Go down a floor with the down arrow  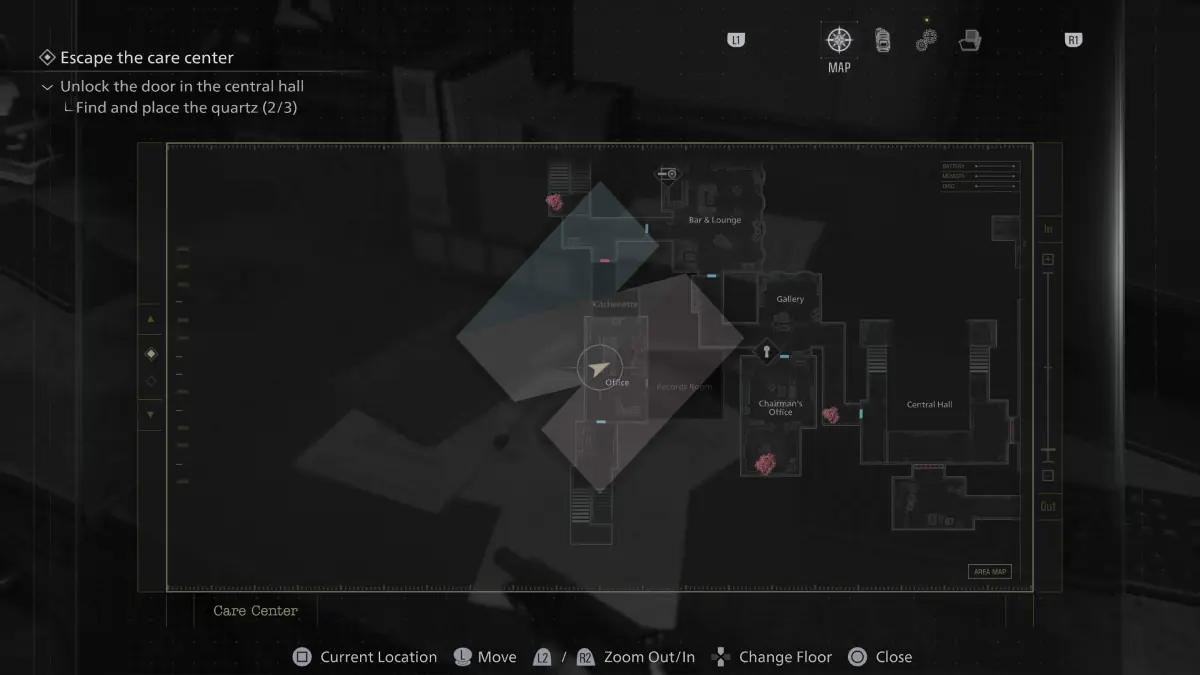(151, 414)
